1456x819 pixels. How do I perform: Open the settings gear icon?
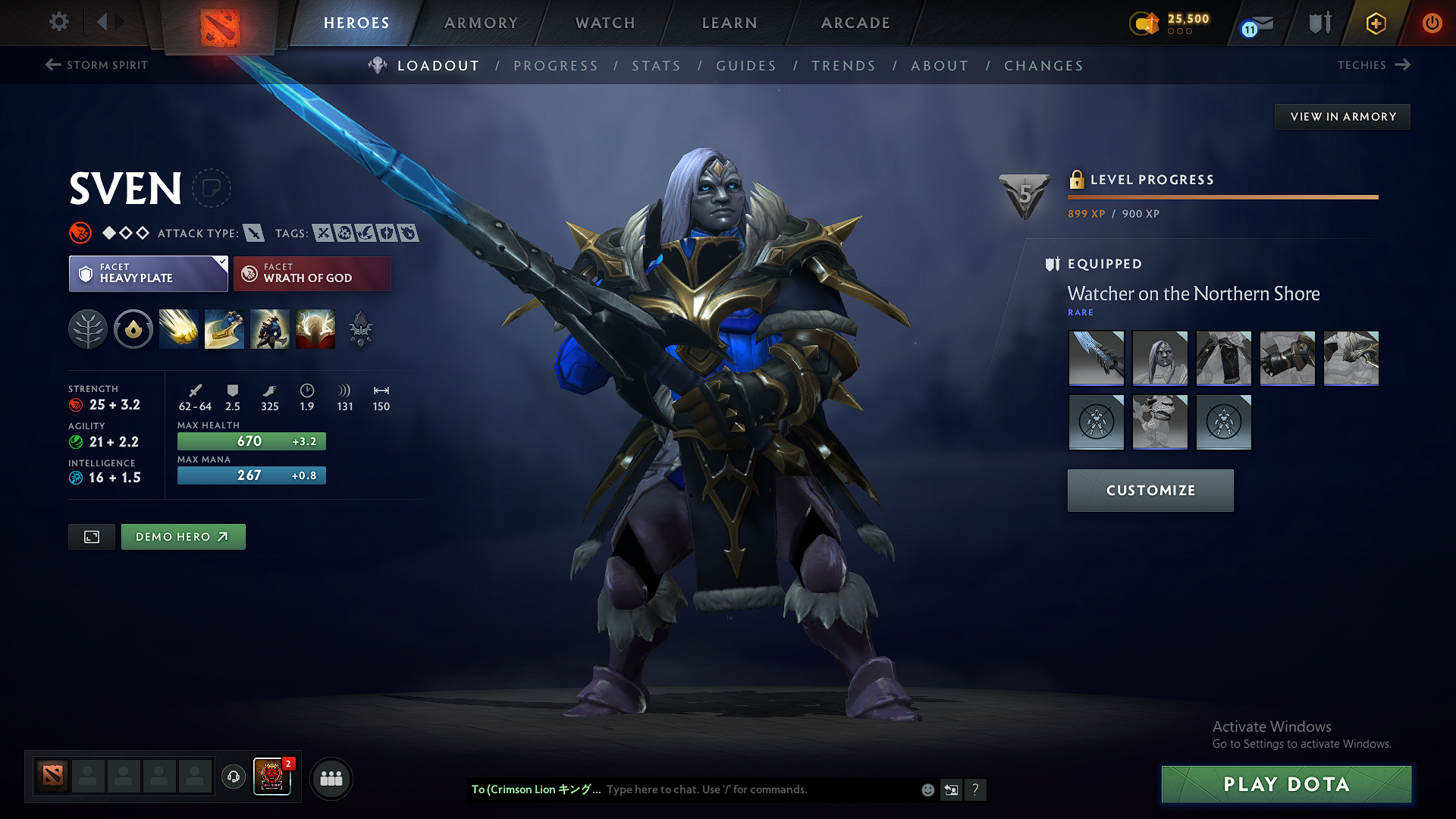coord(58,22)
